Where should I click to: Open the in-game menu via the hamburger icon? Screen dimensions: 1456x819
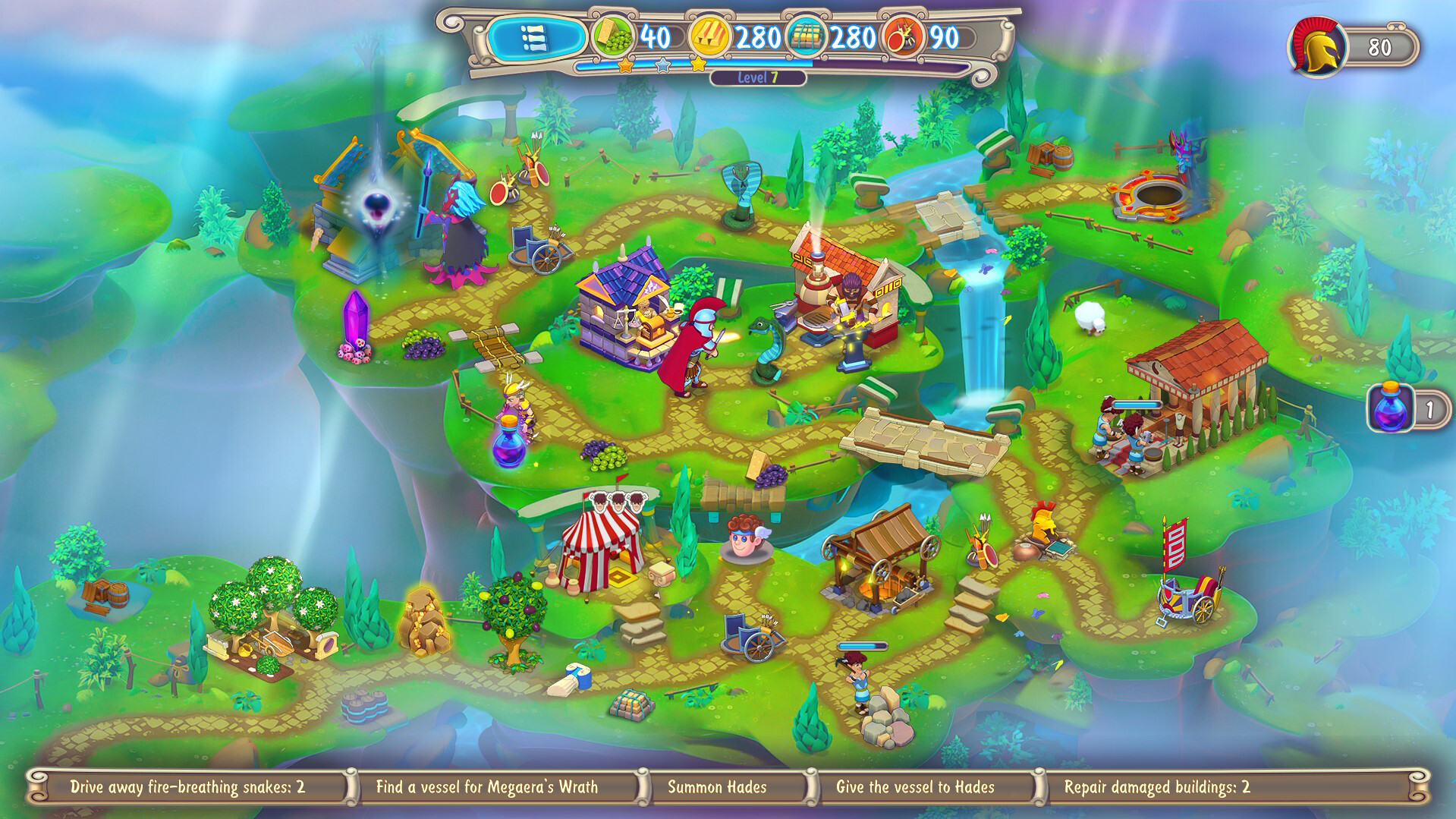click(536, 35)
